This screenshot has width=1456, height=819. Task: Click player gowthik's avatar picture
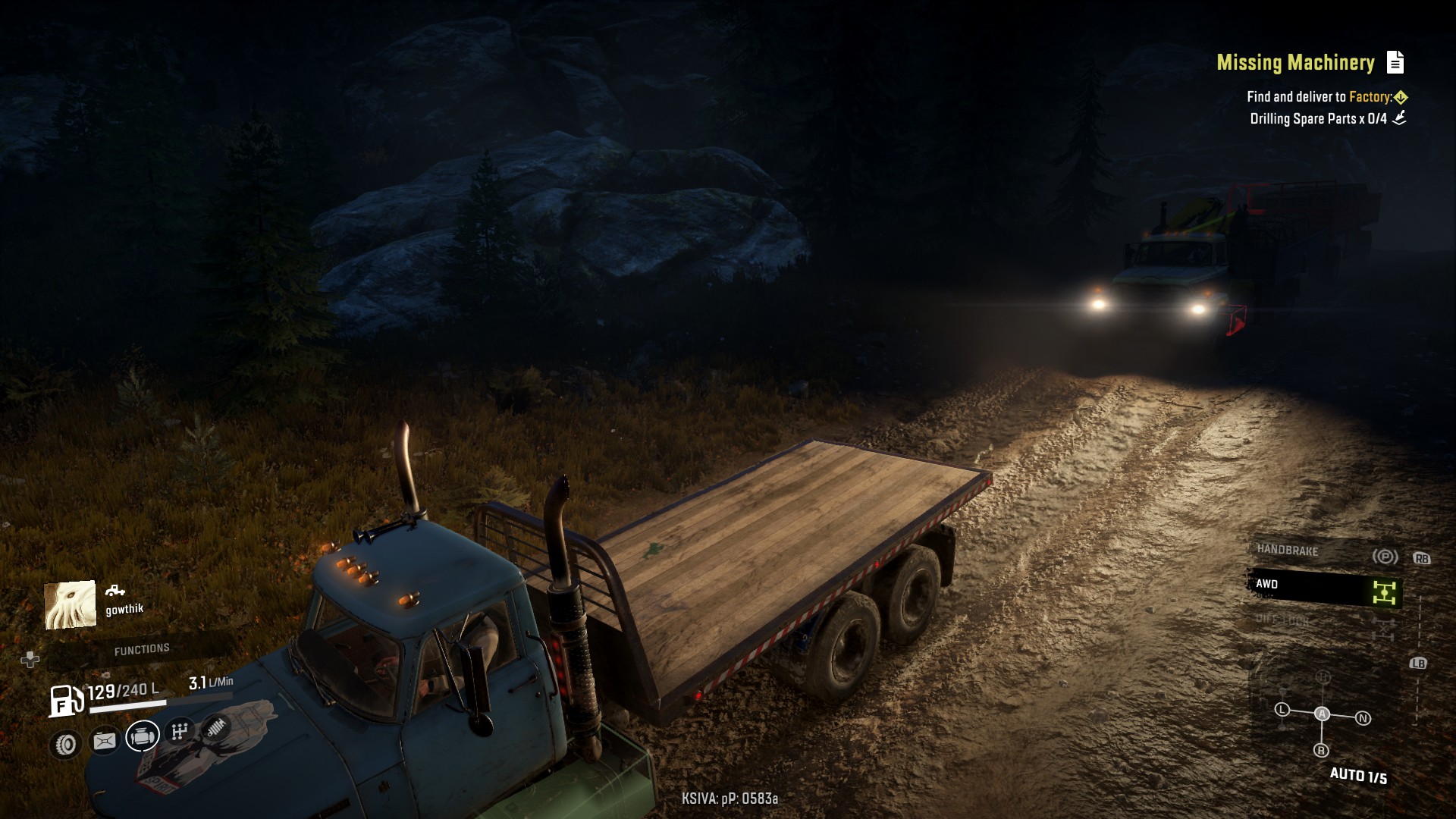click(71, 604)
